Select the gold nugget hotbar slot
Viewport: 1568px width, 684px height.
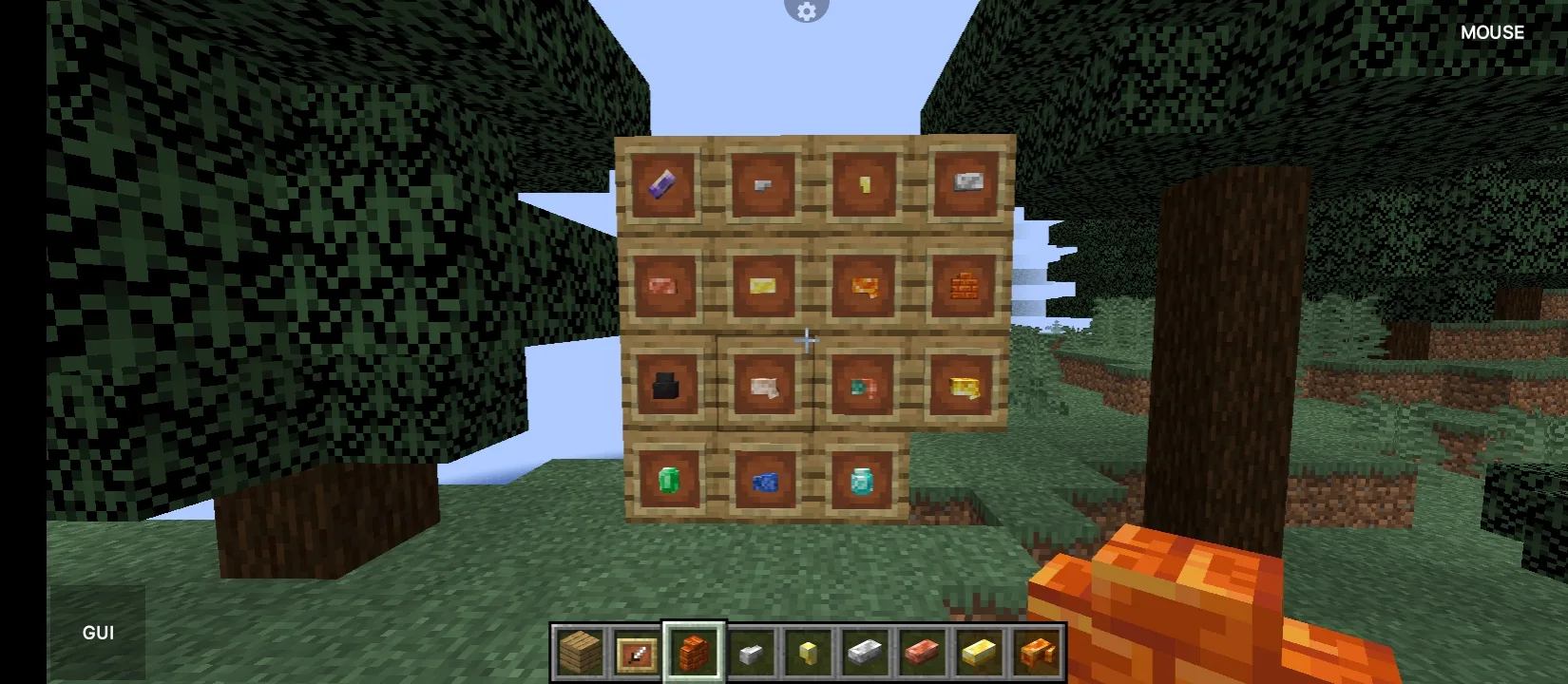tap(806, 655)
